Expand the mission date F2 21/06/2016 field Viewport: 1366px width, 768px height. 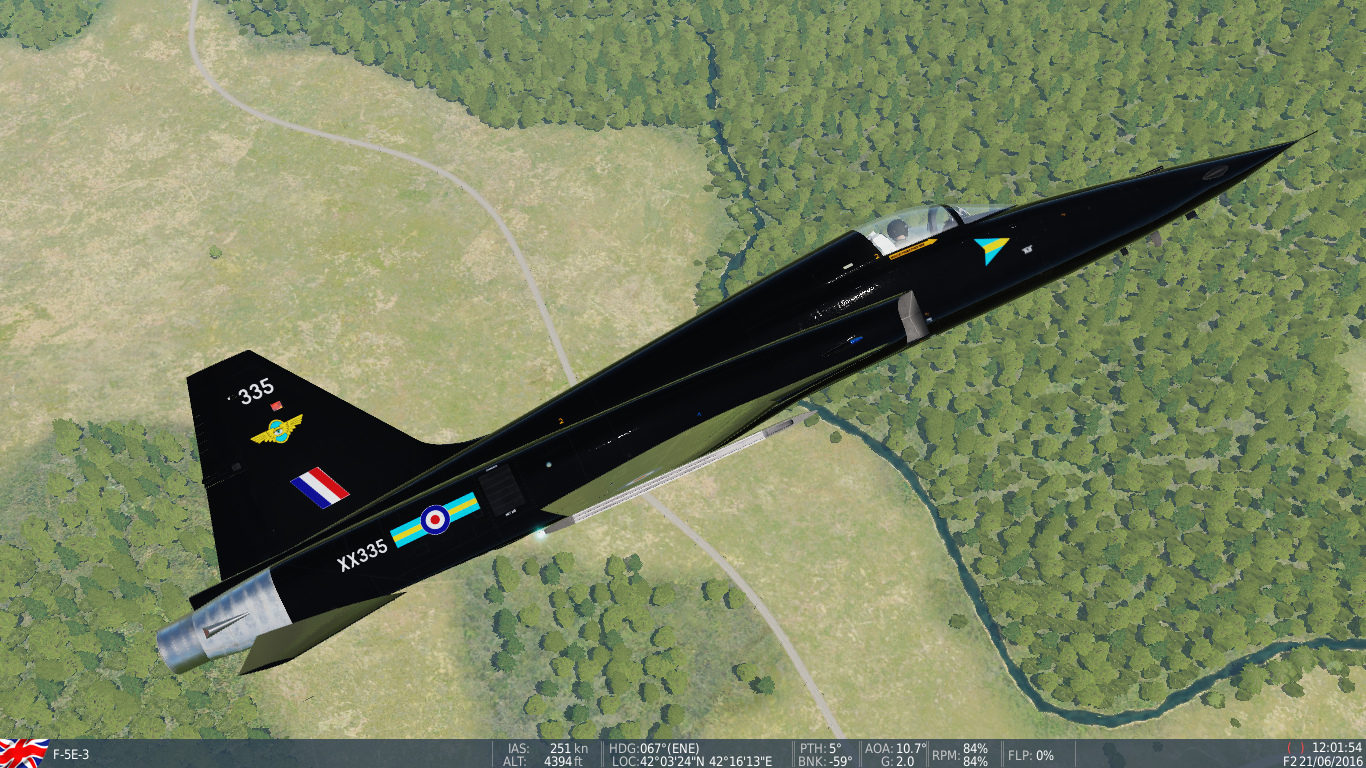coord(1325,758)
